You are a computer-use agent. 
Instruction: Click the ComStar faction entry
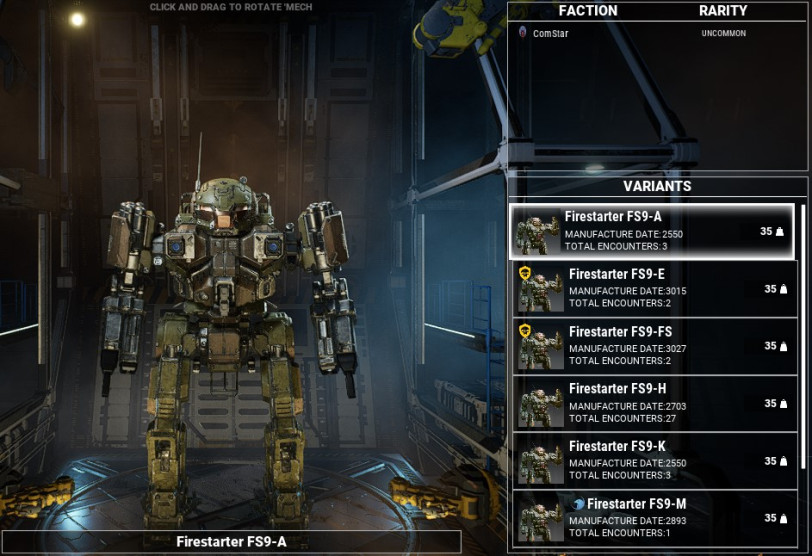tap(551, 34)
